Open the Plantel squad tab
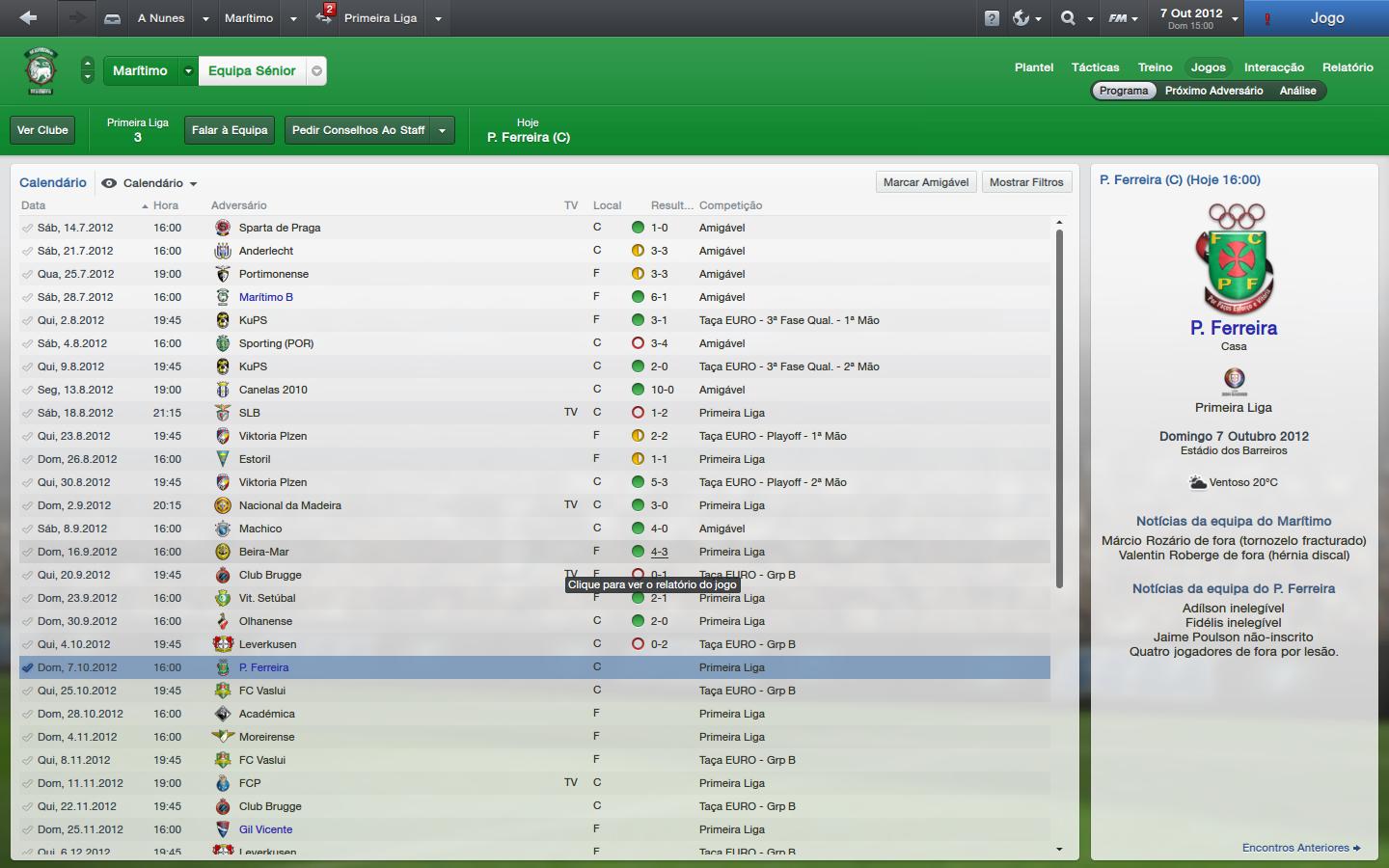This screenshot has height=868, width=1389. [1033, 68]
